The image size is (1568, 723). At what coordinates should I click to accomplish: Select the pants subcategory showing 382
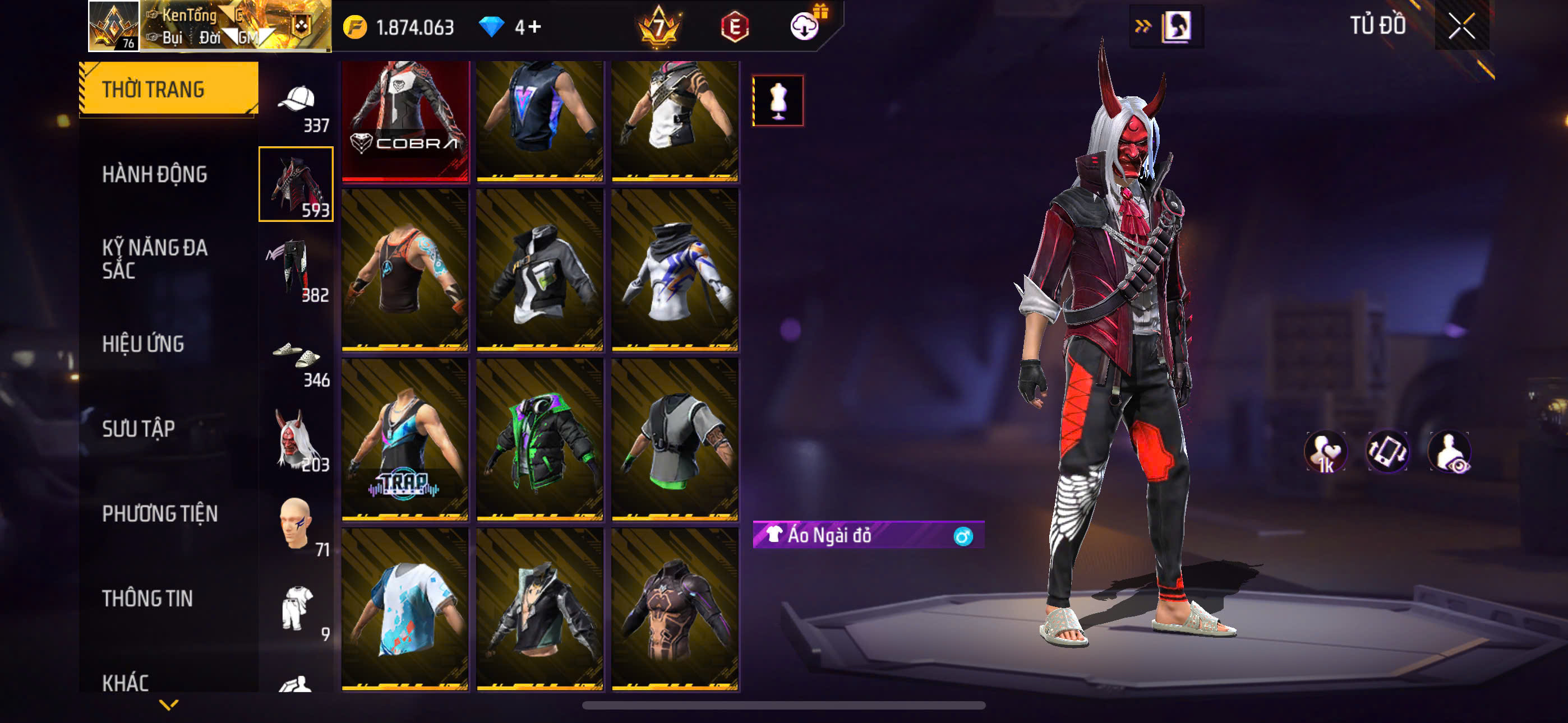(x=297, y=269)
